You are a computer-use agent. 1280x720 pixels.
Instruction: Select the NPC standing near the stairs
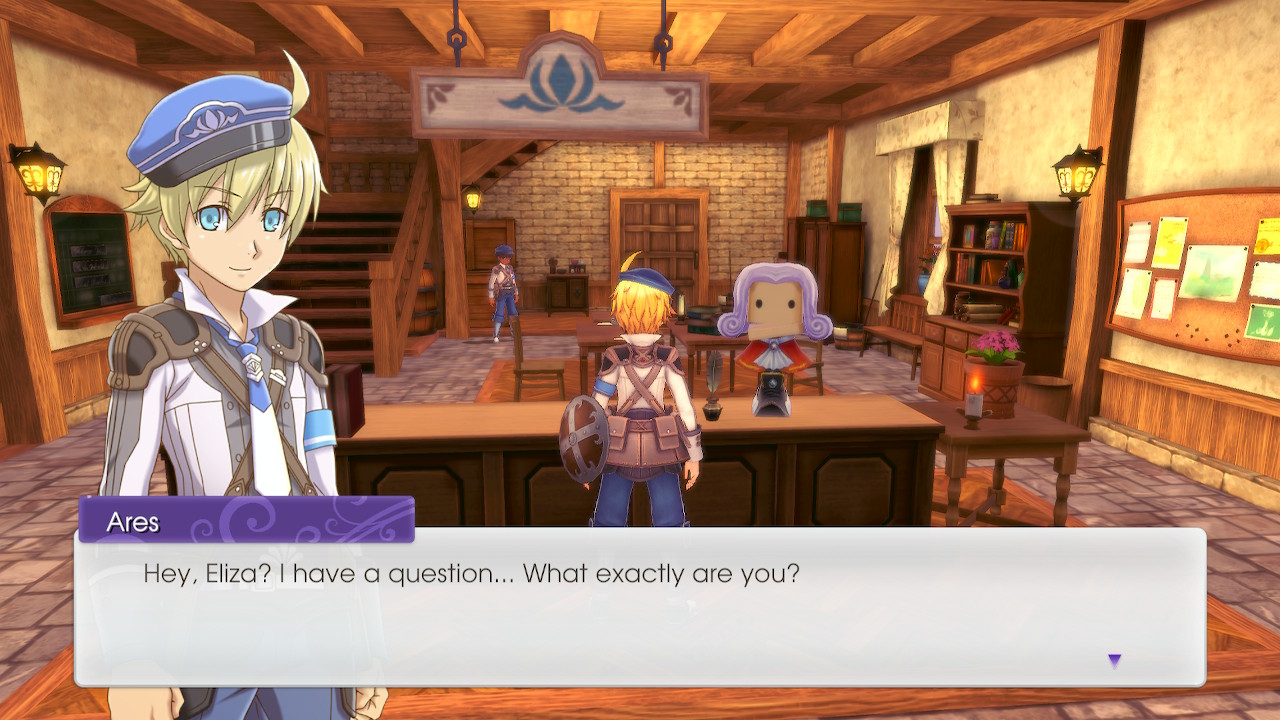[x=503, y=290]
